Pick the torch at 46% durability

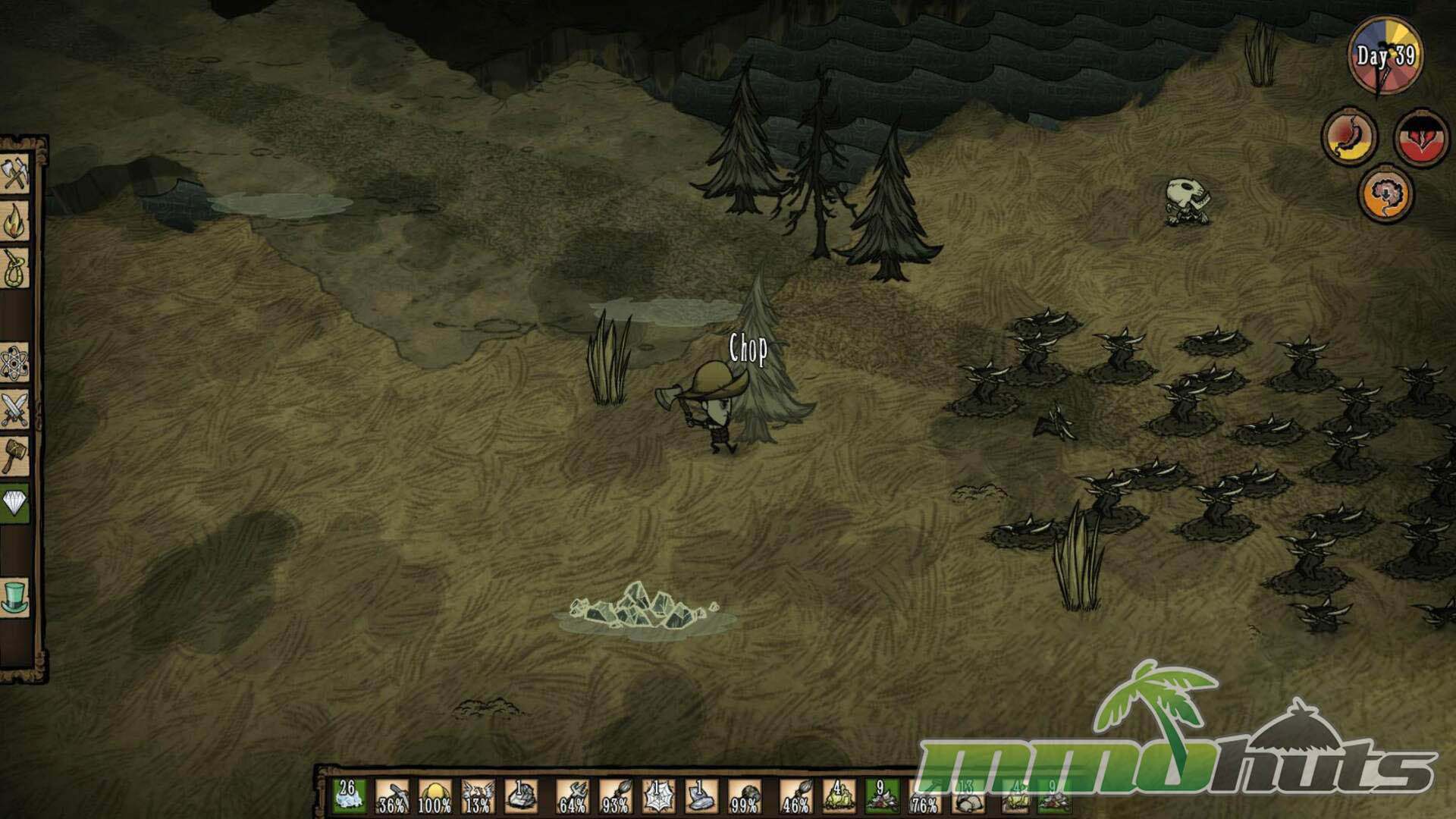[795, 796]
